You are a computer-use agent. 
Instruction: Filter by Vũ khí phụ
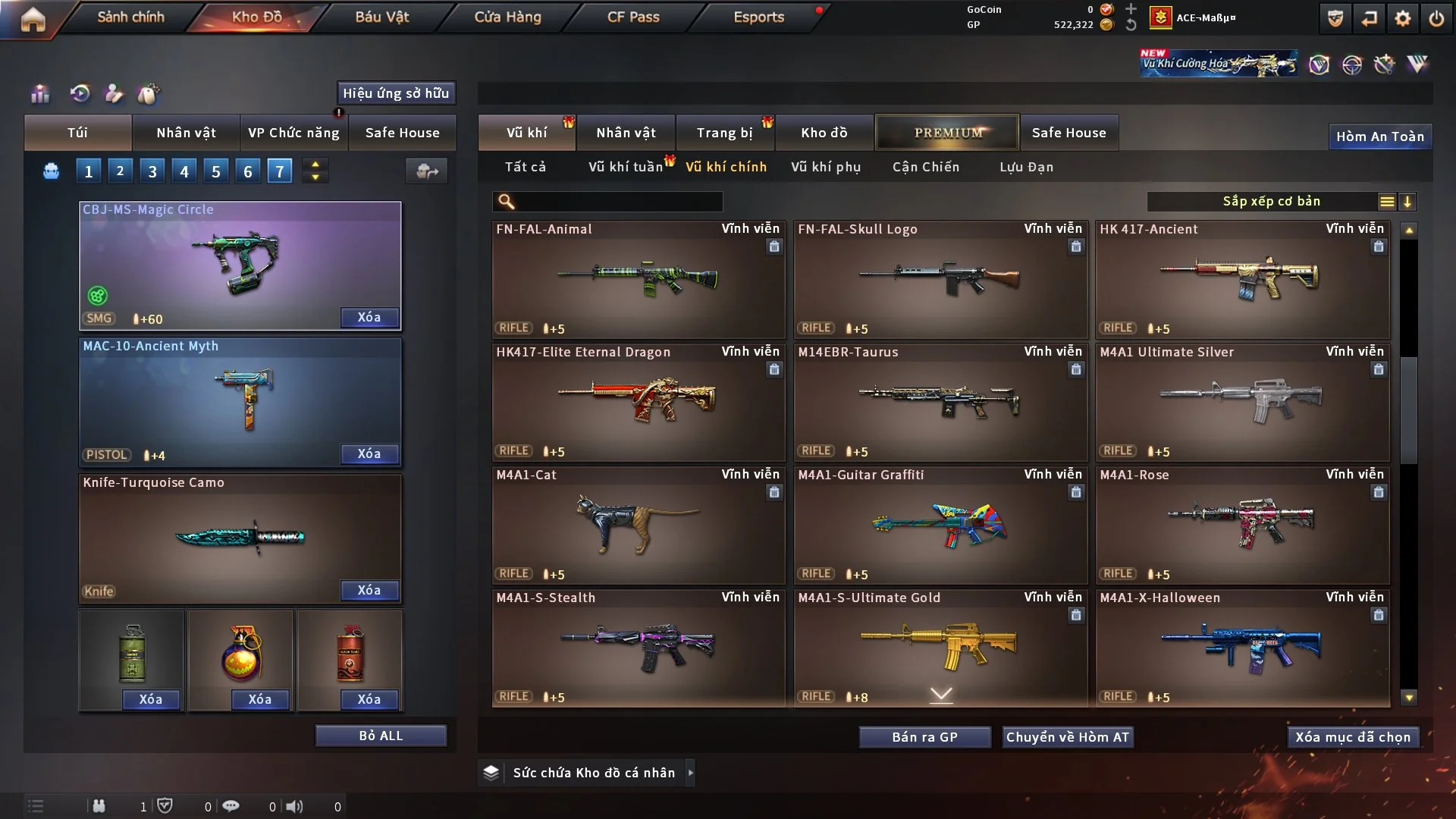(x=825, y=167)
